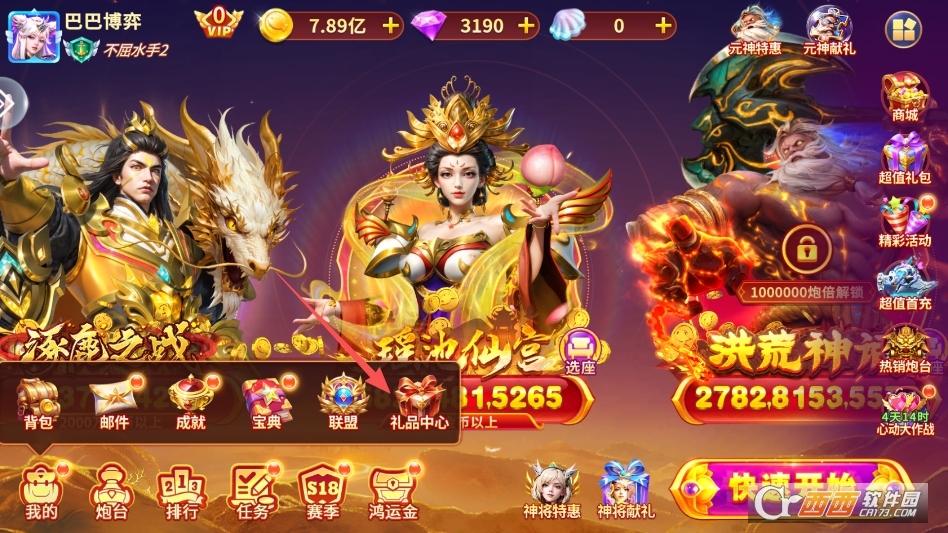Open the 宝典 guide book
Screen dimensions: 948x533
(266, 401)
